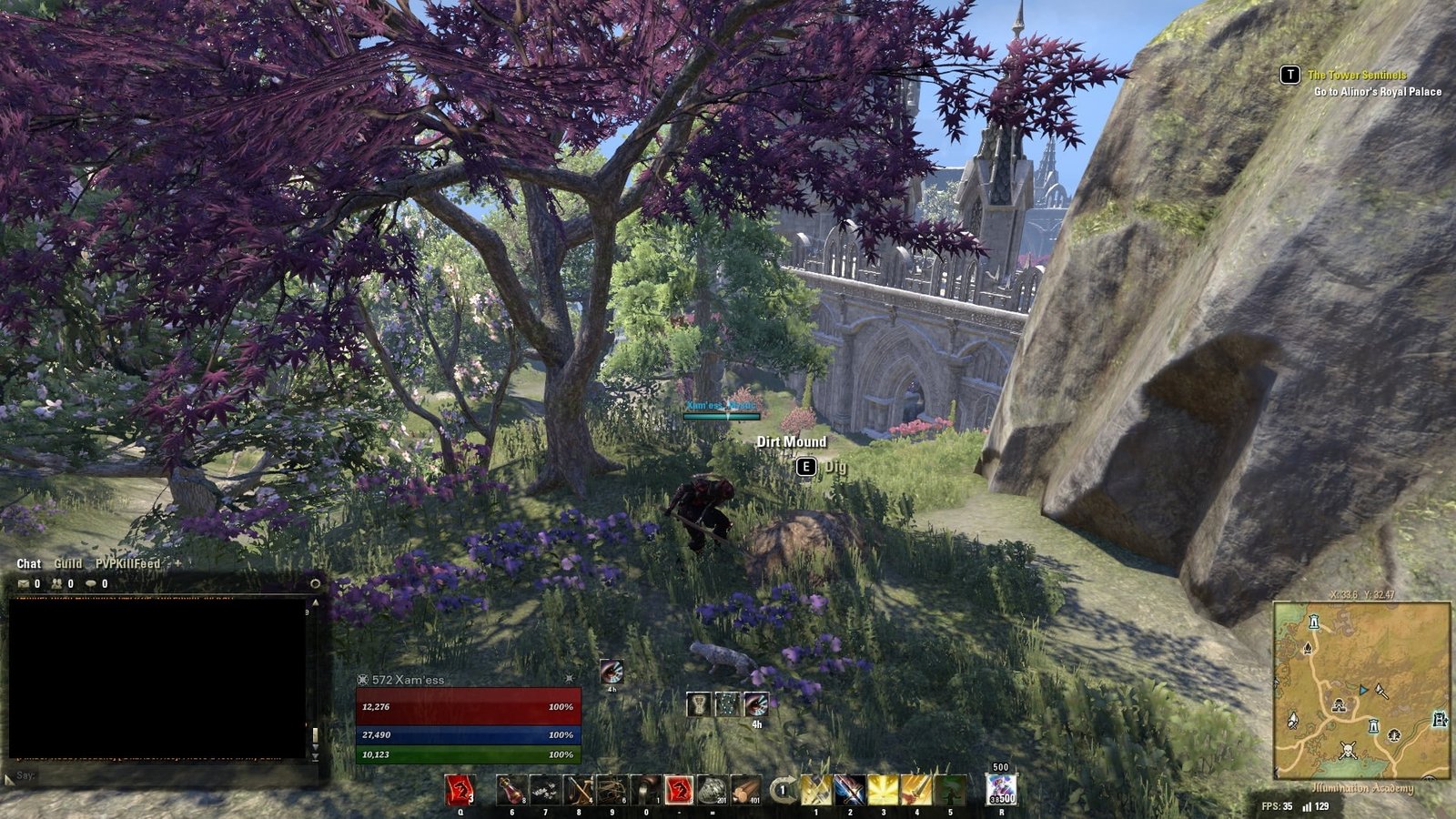
Task: Select the silver ore quickslot item
Action: click(712, 790)
